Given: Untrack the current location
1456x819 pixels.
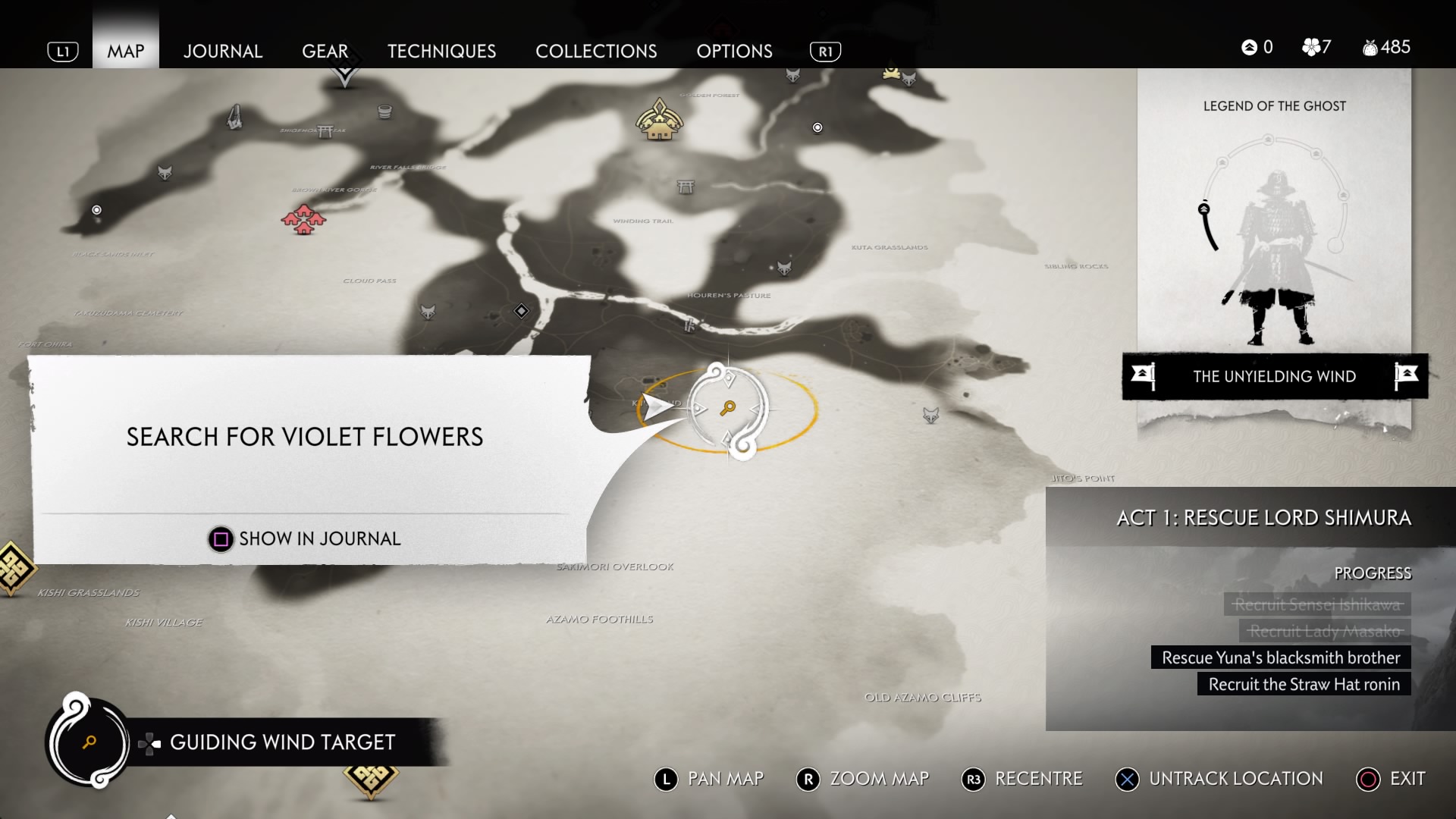Looking at the screenshot, I should [1219, 779].
